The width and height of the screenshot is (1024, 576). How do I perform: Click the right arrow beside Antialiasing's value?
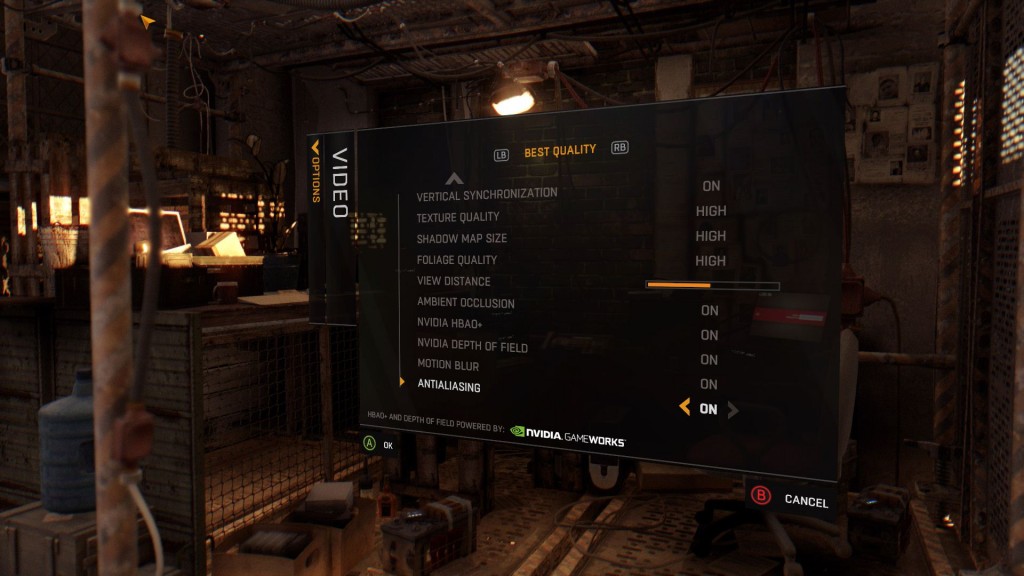point(733,410)
